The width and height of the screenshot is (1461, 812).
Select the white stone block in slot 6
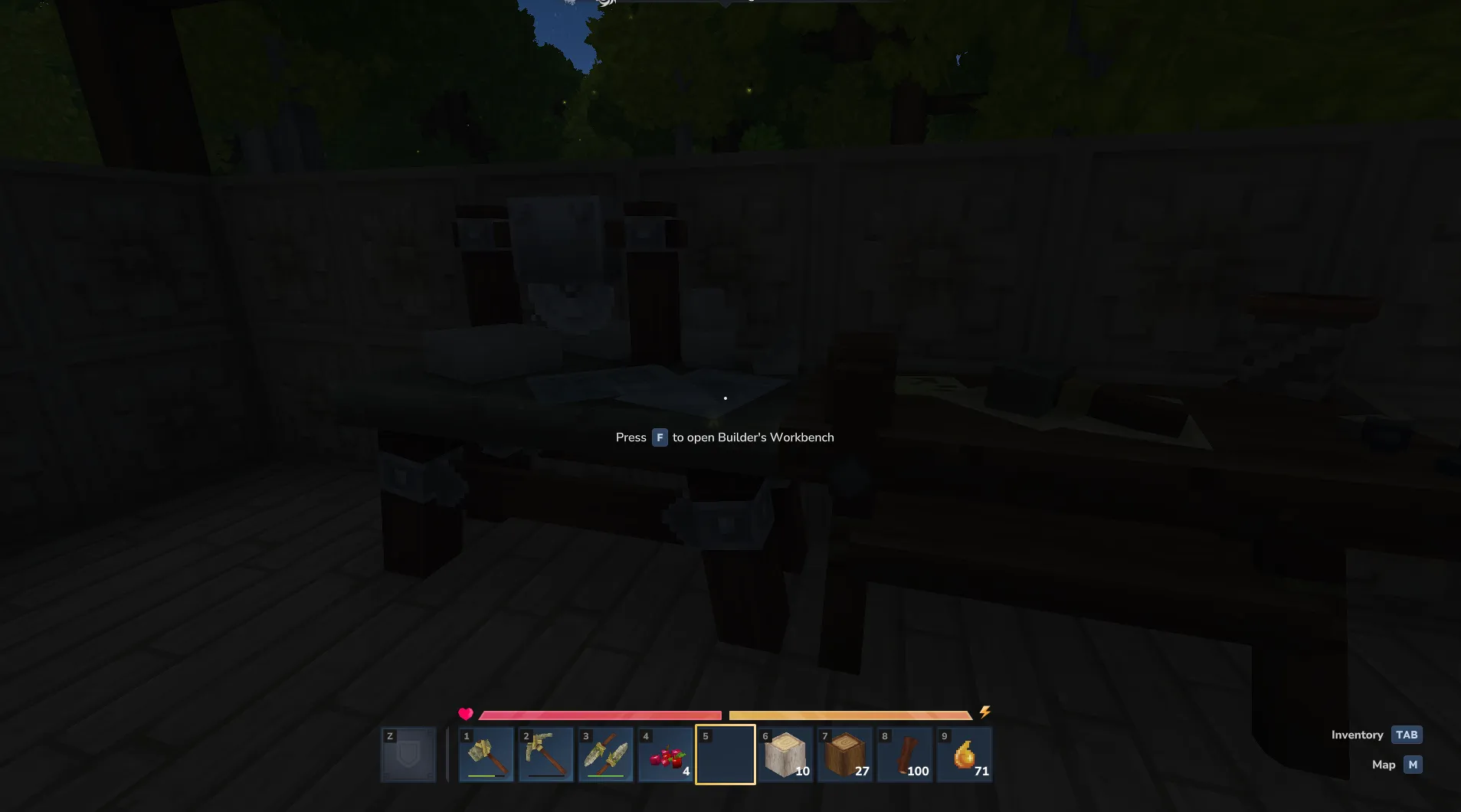[x=785, y=754]
